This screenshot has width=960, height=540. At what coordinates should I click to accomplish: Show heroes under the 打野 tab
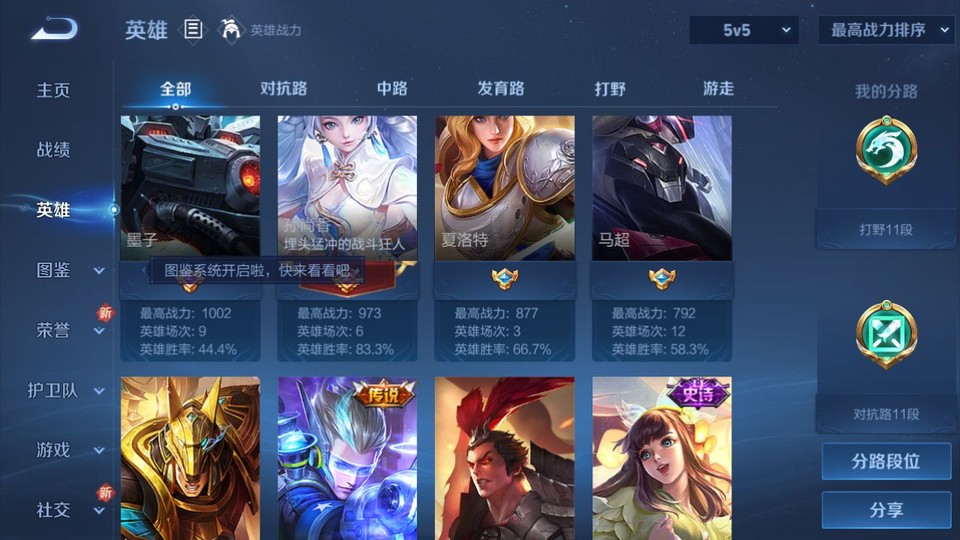point(610,88)
